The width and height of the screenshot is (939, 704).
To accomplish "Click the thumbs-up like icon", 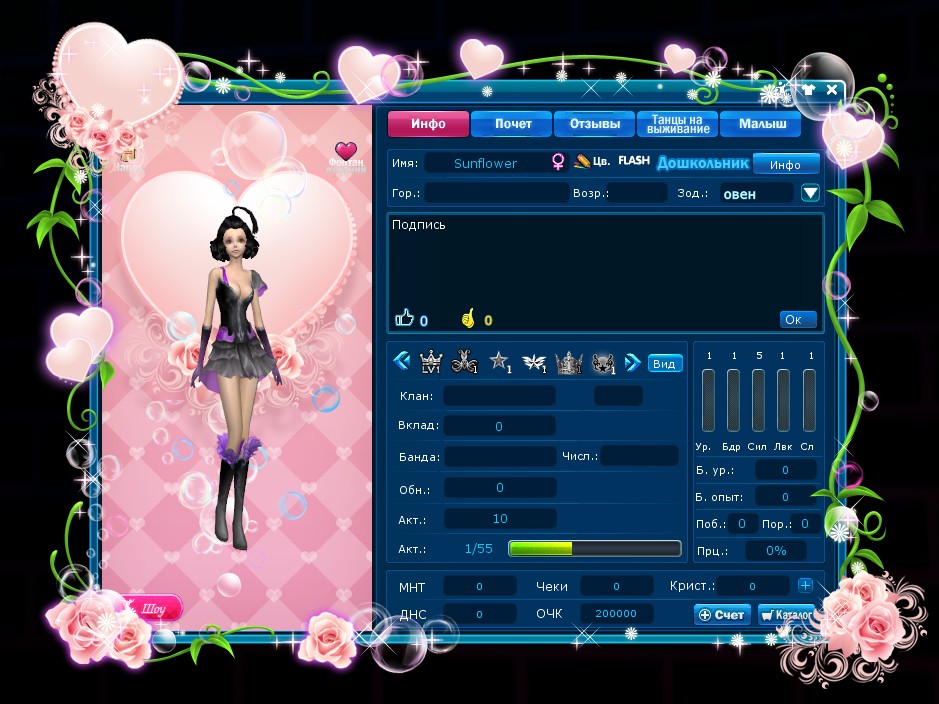I will click(x=404, y=319).
